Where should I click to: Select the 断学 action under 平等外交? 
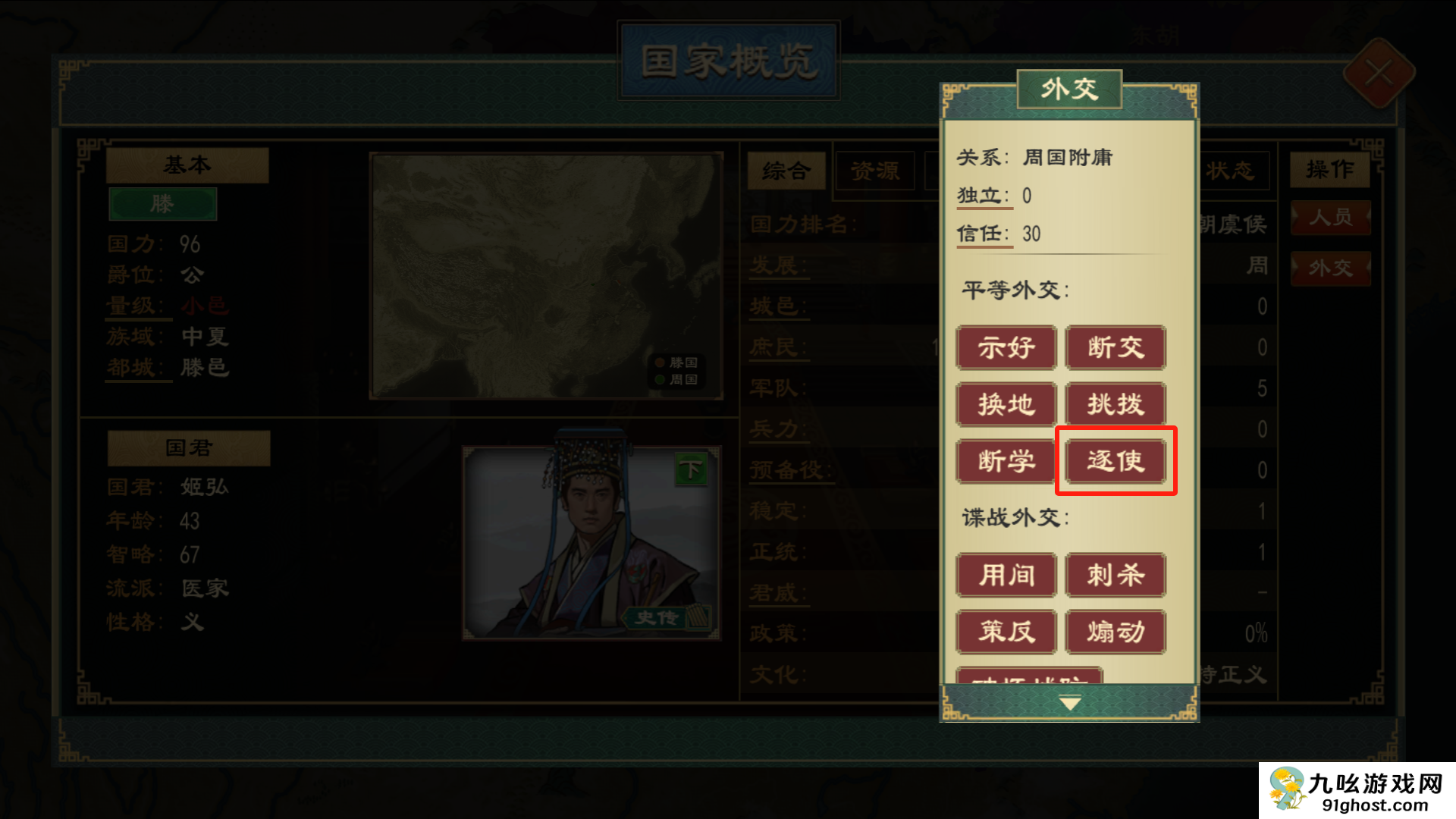[1006, 460]
